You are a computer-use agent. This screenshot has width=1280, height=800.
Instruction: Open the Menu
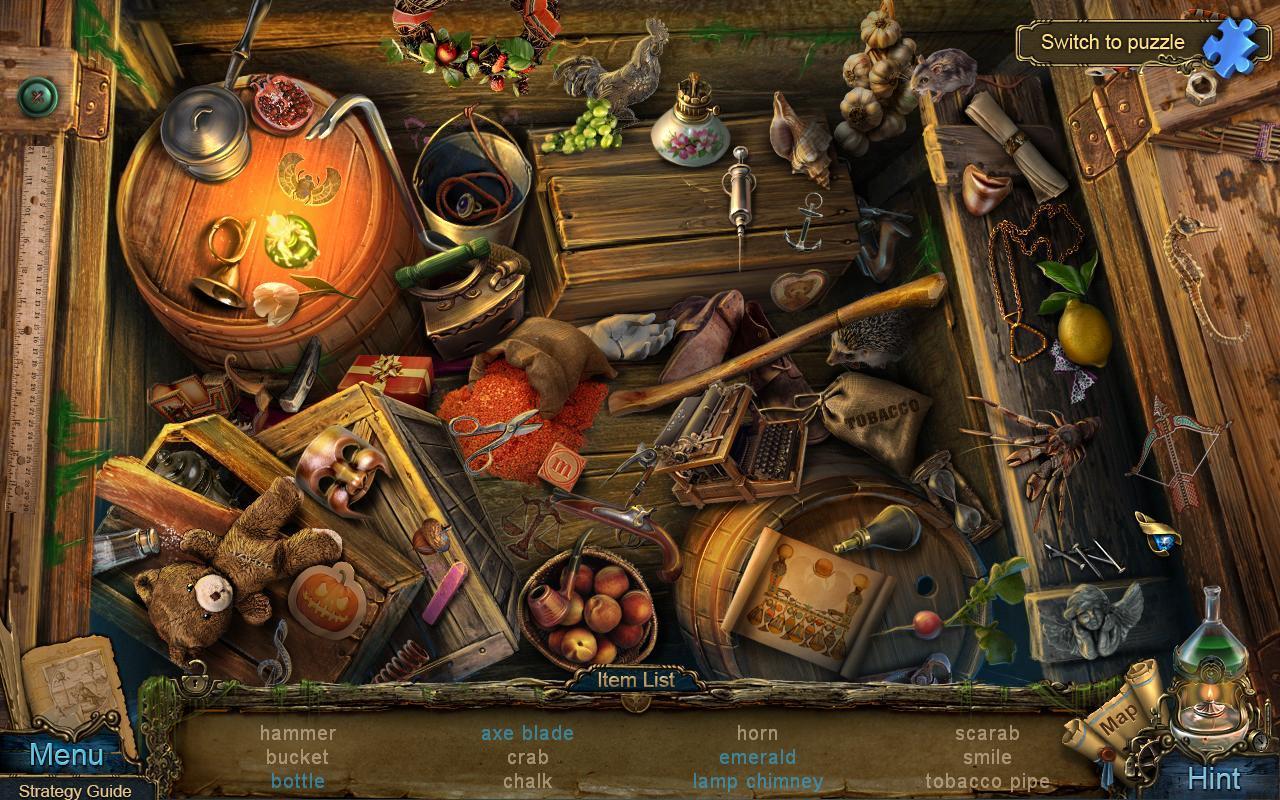tap(65, 756)
